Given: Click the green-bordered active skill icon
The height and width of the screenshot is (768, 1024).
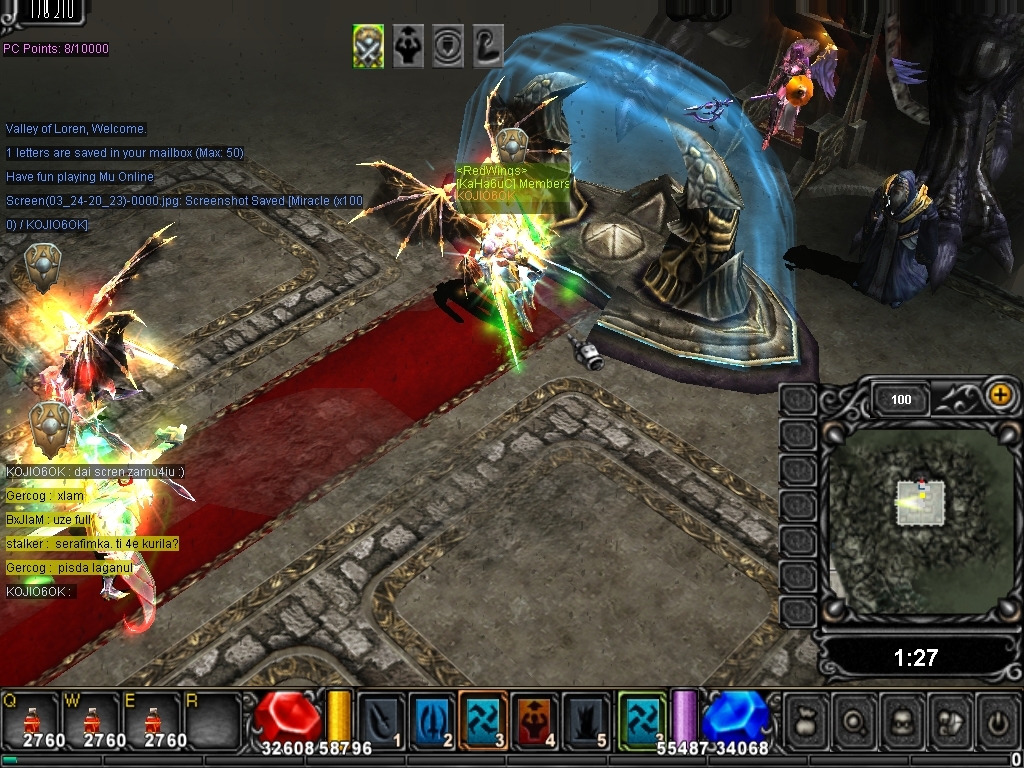Looking at the screenshot, I should click(641, 720).
